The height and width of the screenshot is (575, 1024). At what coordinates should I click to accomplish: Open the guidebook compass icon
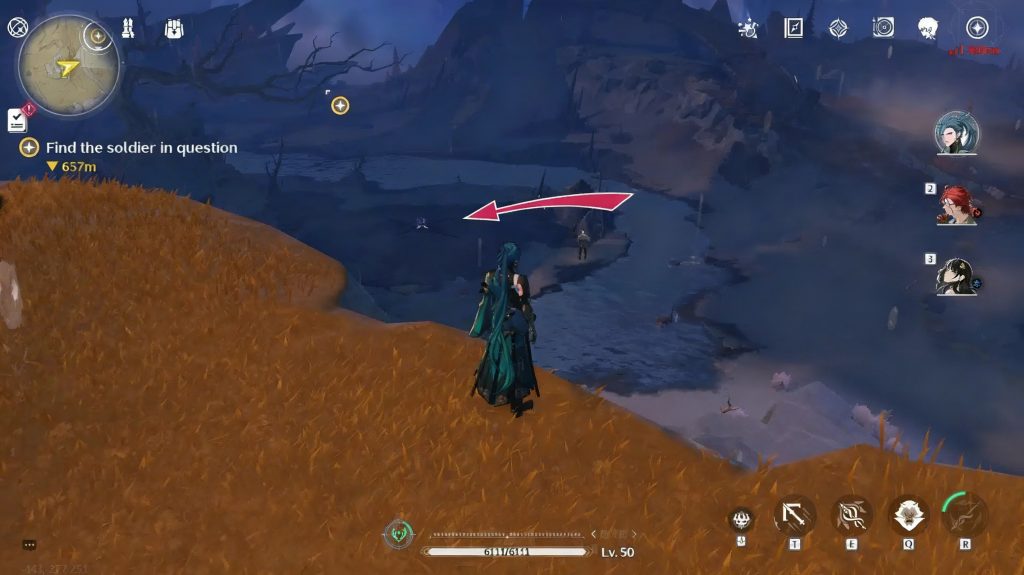tap(794, 28)
